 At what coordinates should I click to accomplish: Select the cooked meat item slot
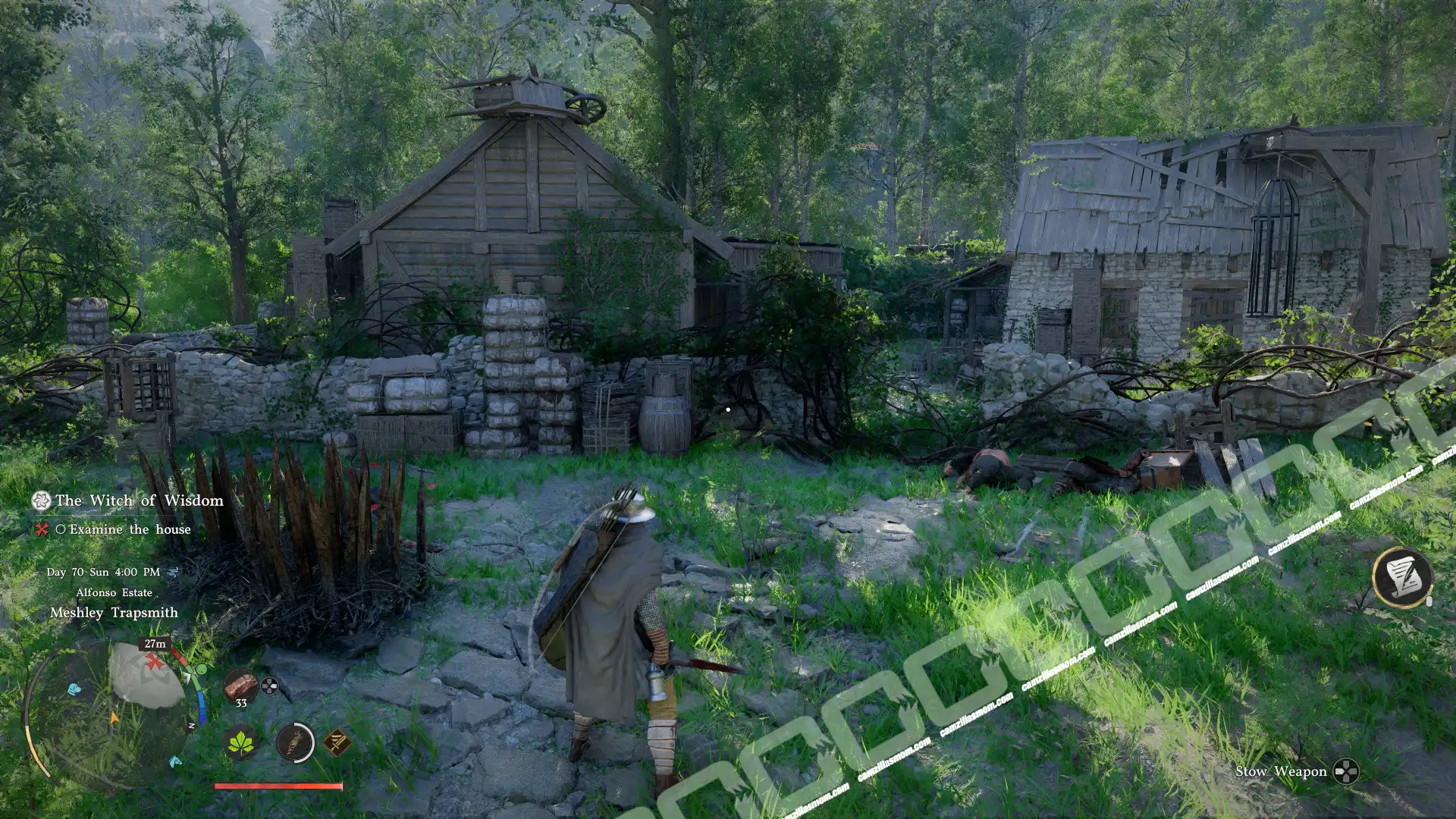(x=240, y=686)
